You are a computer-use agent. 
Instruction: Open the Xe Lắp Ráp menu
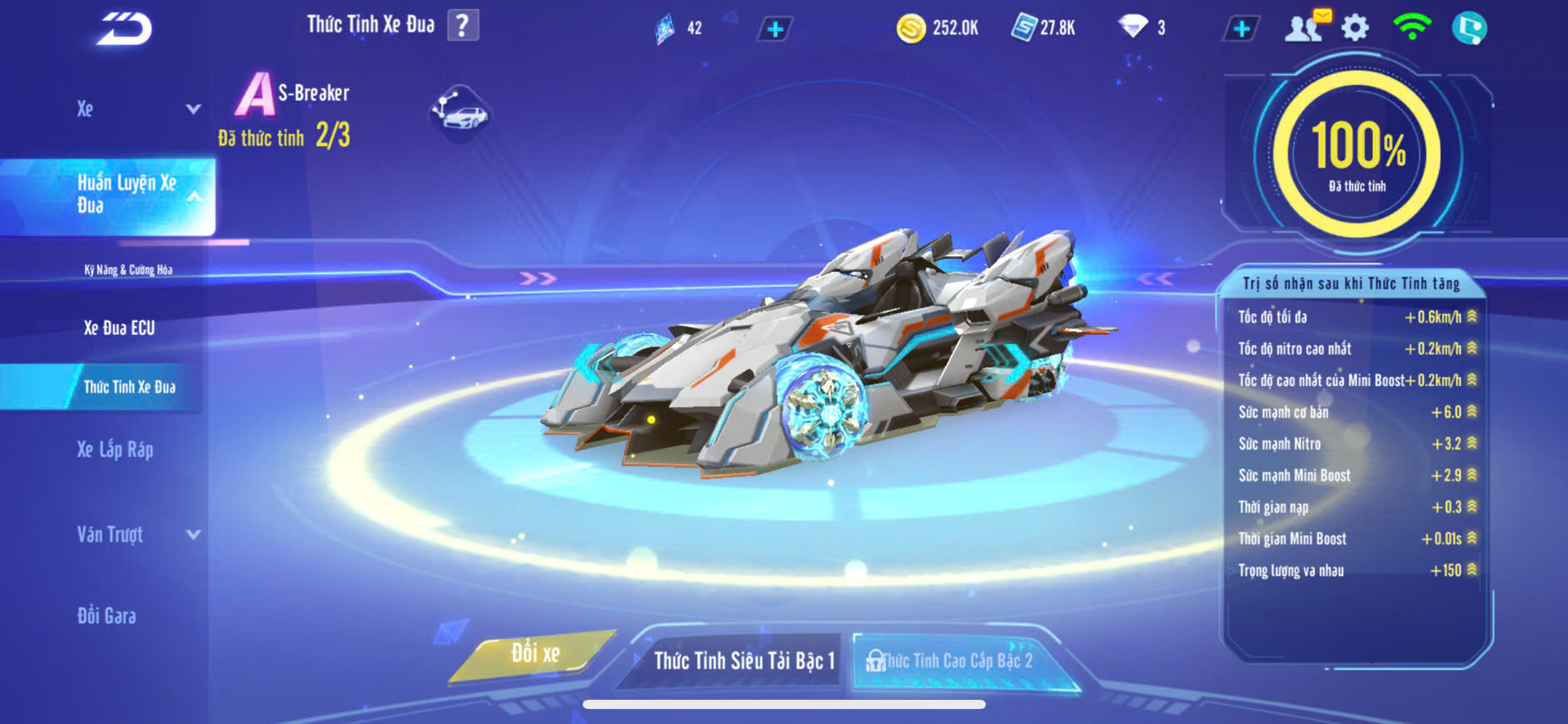[x=115, y=450]
